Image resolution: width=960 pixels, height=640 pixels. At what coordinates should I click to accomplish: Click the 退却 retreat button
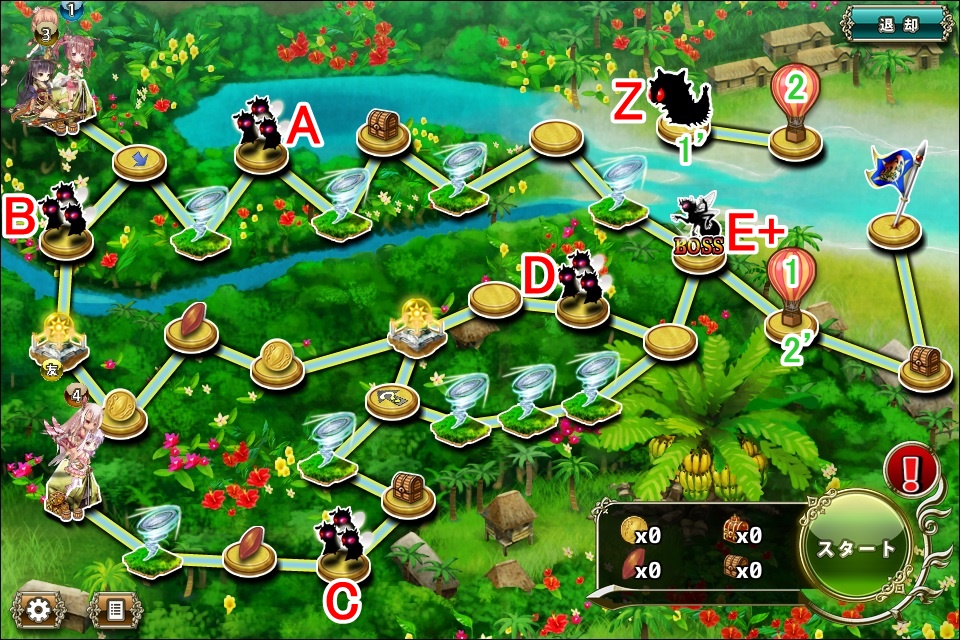coord(895,24)
